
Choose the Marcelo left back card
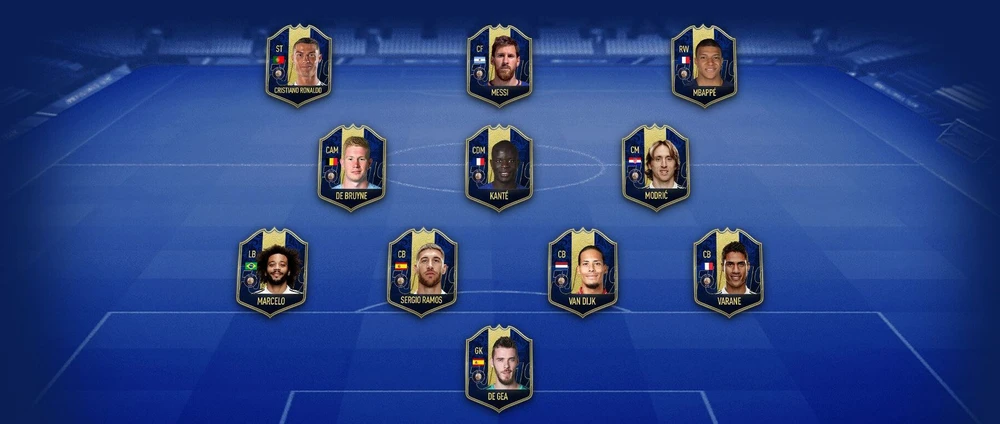click(272, 271)
